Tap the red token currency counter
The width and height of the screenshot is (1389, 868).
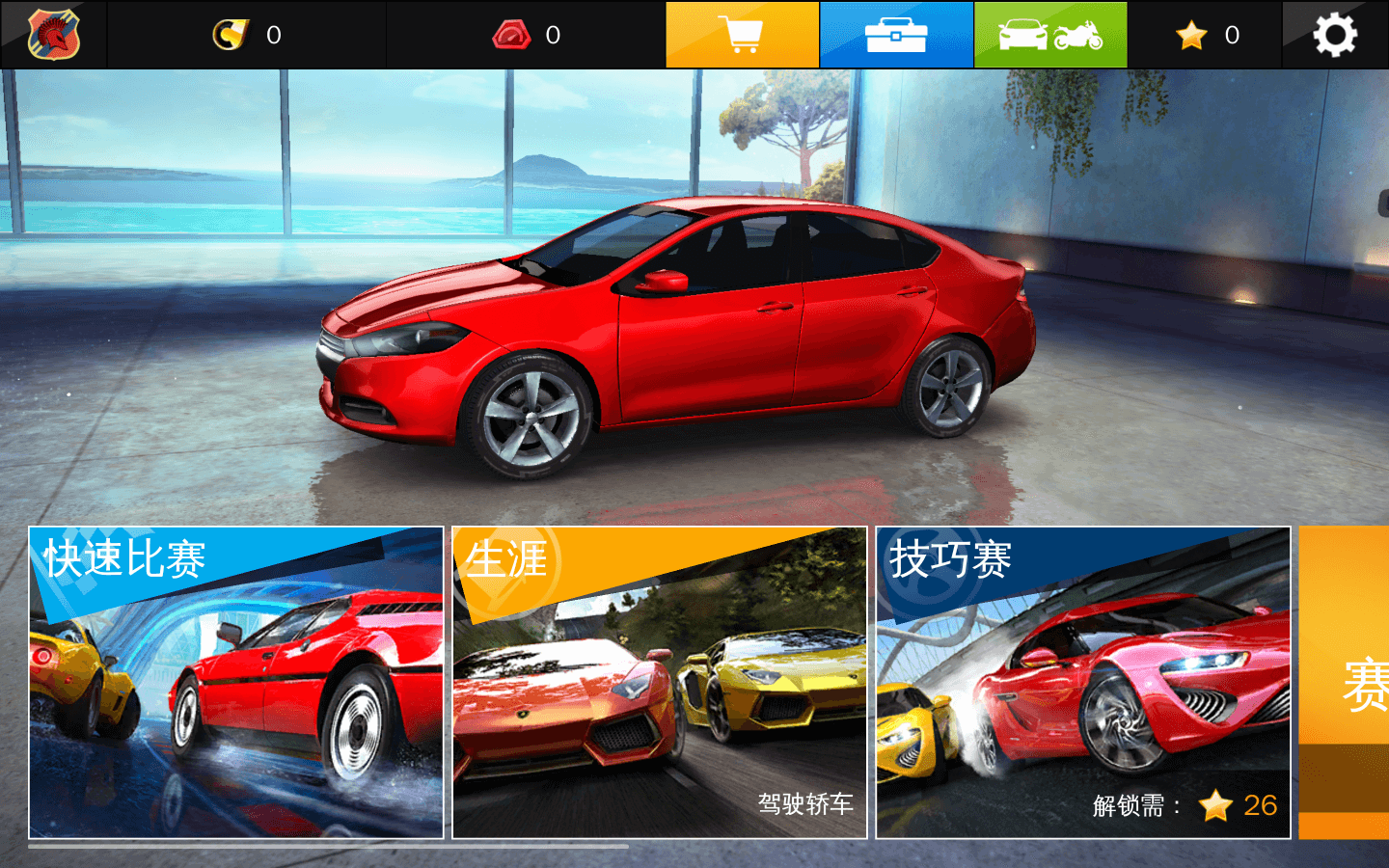(x=527, y=35)
